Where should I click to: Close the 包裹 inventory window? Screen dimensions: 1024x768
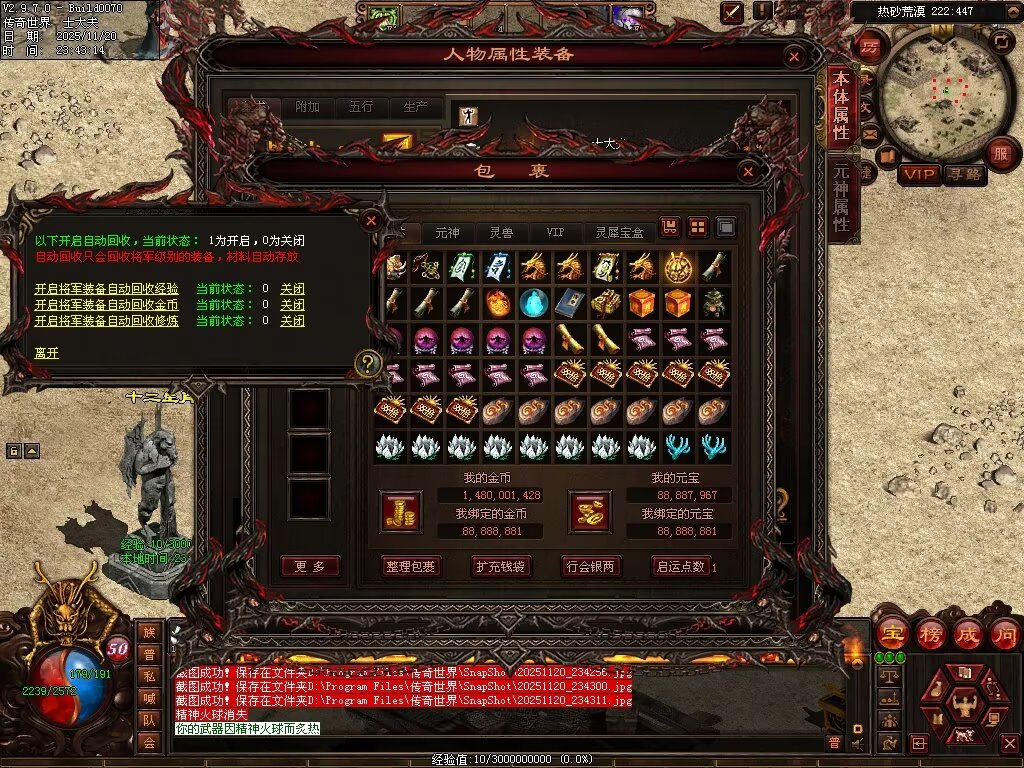tap(749, 171)
